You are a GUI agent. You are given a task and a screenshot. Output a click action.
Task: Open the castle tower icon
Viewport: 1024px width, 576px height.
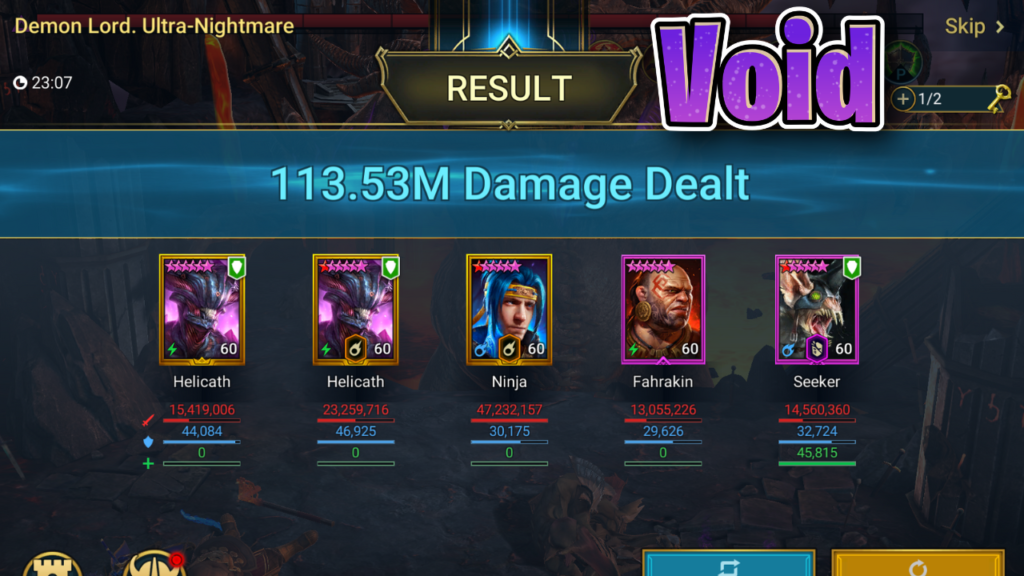[52, 564]
